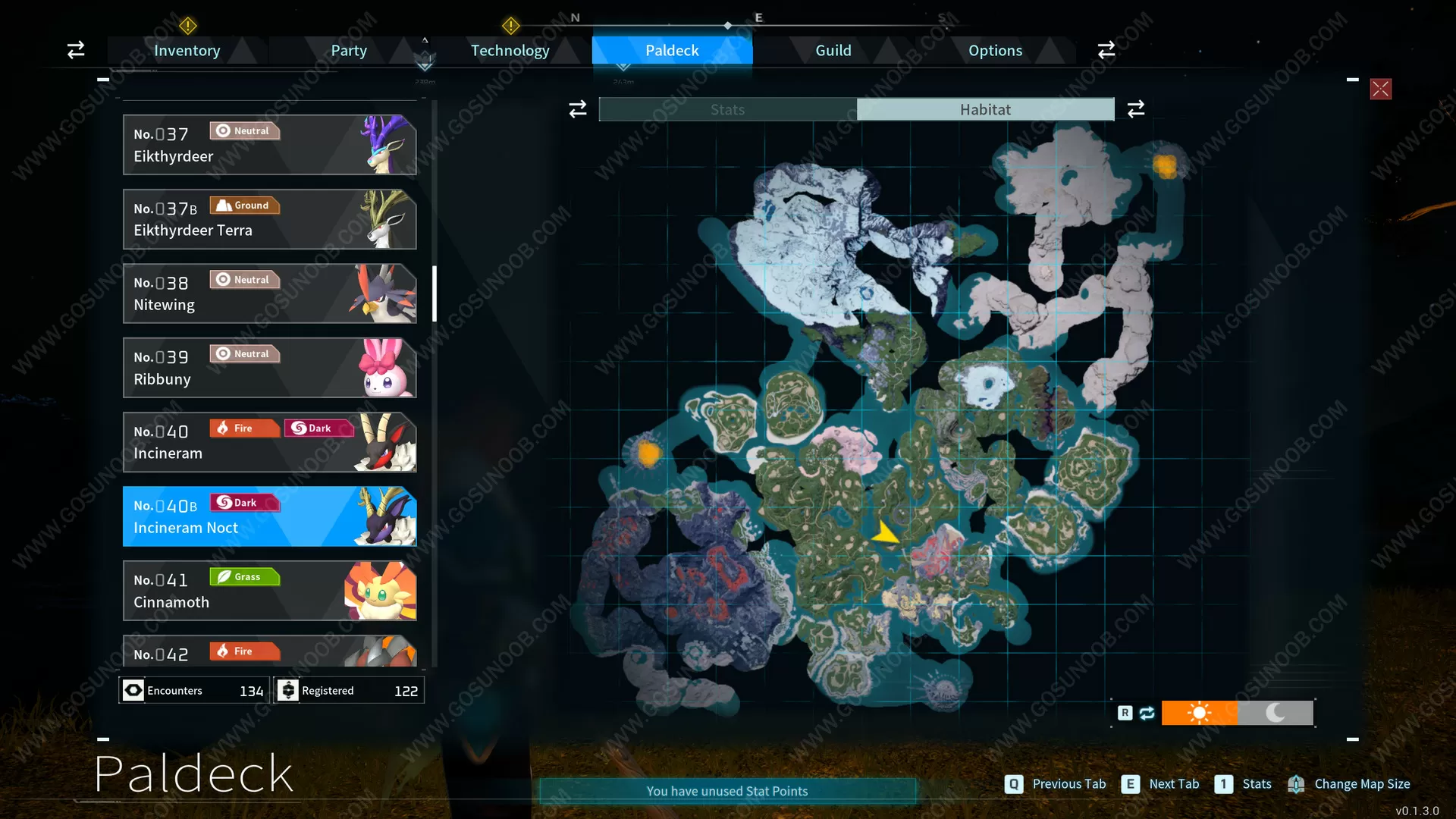Click the Encounters eye icon
Viewport: 1456px width, 819px height.
(133, 690)
